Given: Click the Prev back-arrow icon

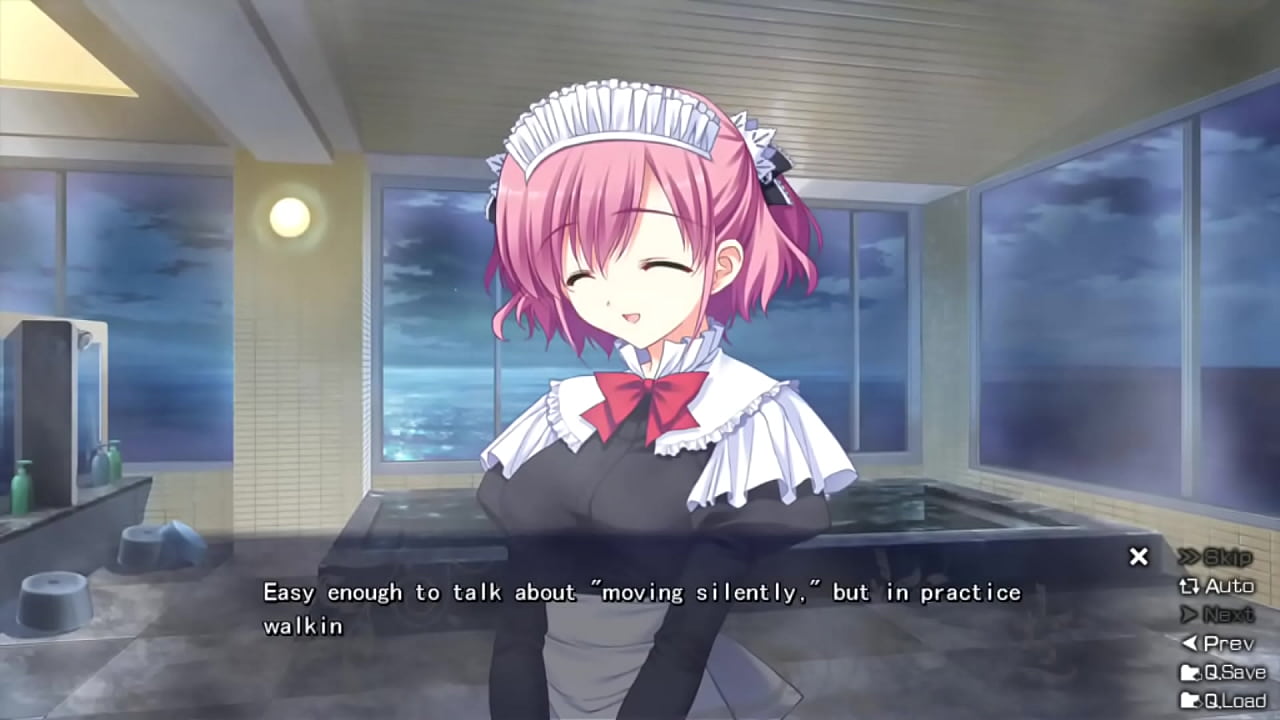Looking at the screenshot, I should click(x=1194, y=645).
